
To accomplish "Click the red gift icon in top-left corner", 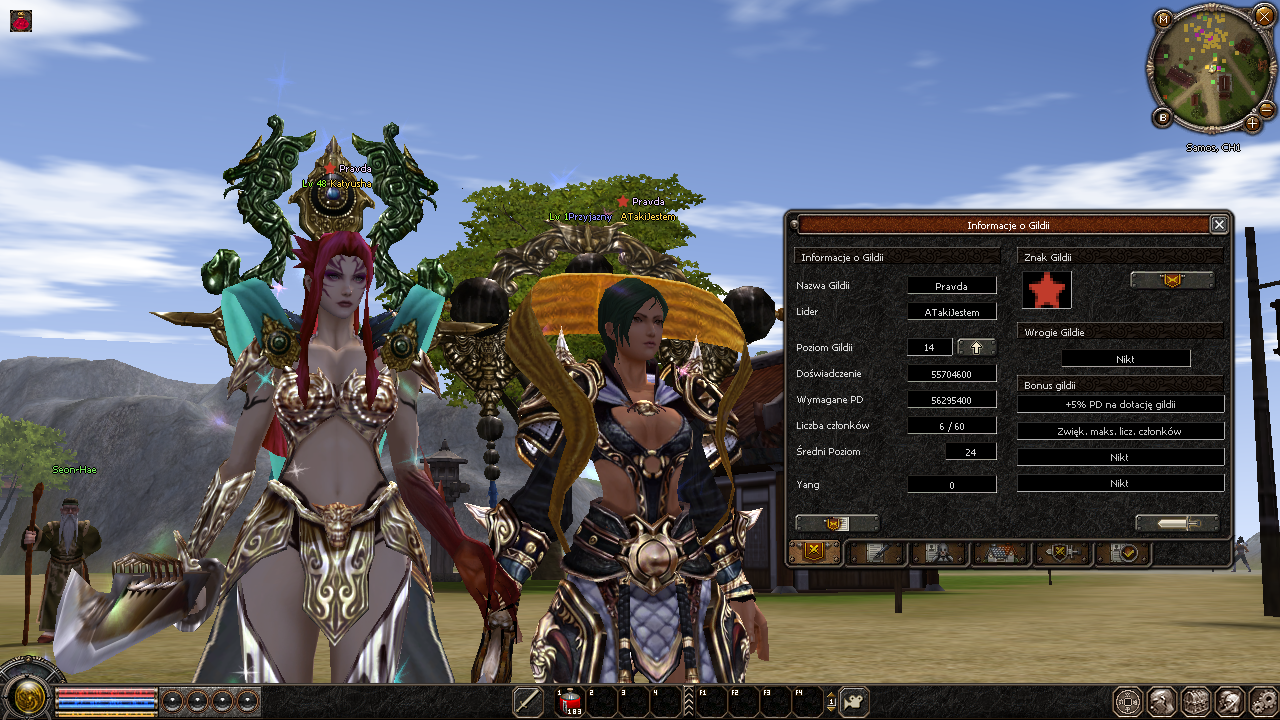I will [21, 20].
